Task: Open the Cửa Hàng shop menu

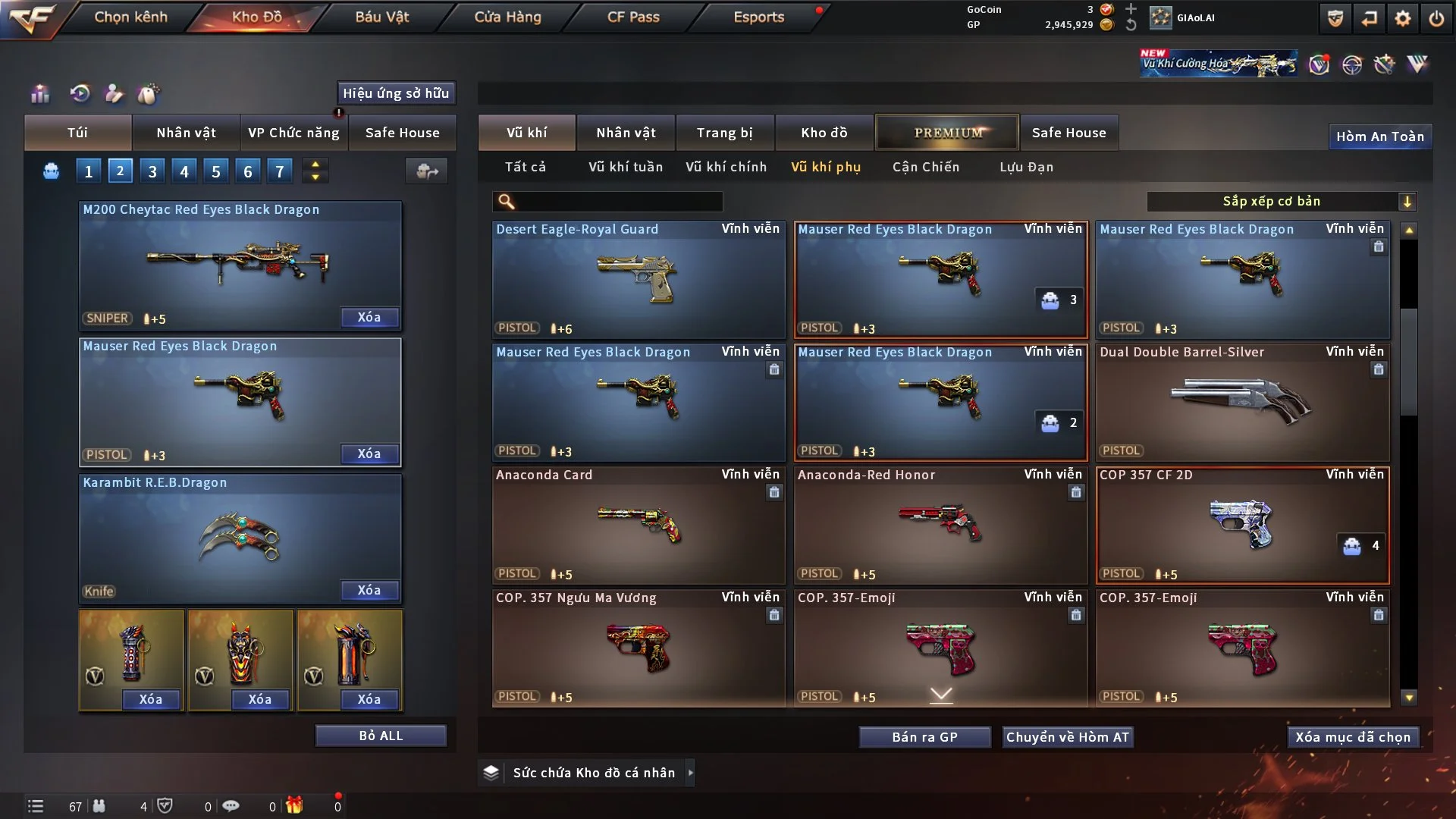Action: click(x=507, y=17)
